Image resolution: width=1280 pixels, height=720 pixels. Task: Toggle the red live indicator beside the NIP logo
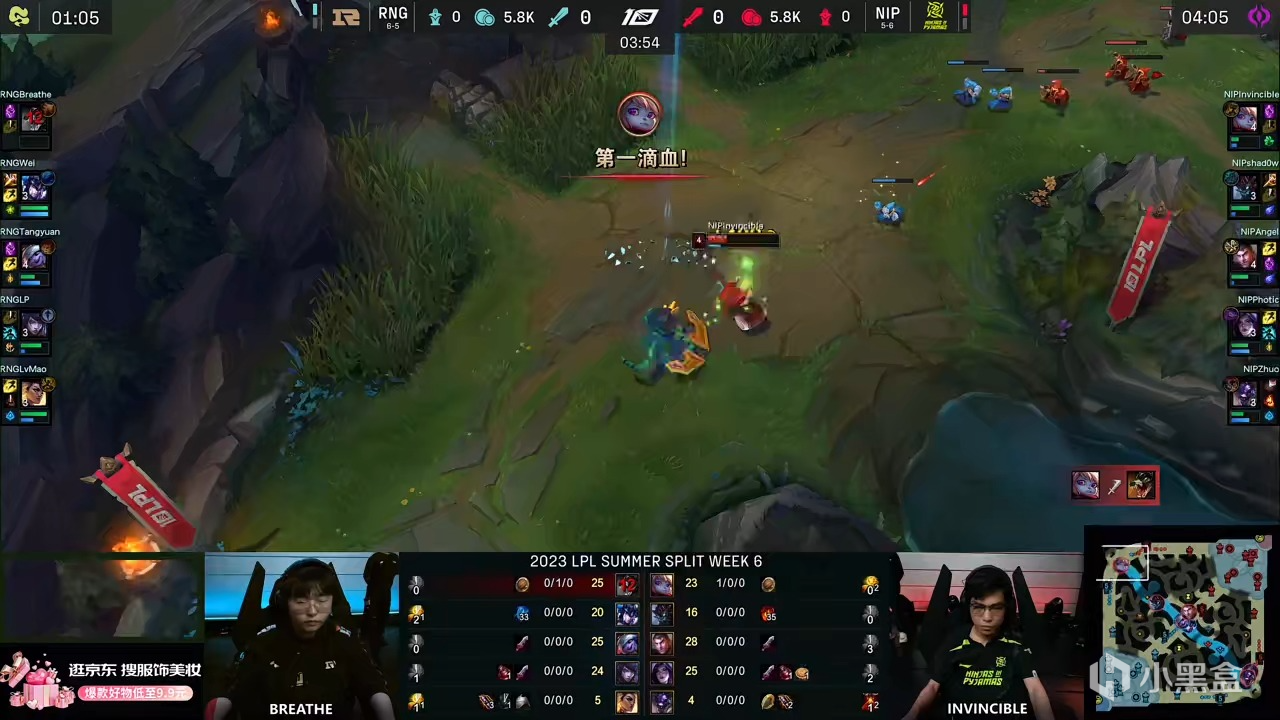pyautogui.click(x=963, y=14)
